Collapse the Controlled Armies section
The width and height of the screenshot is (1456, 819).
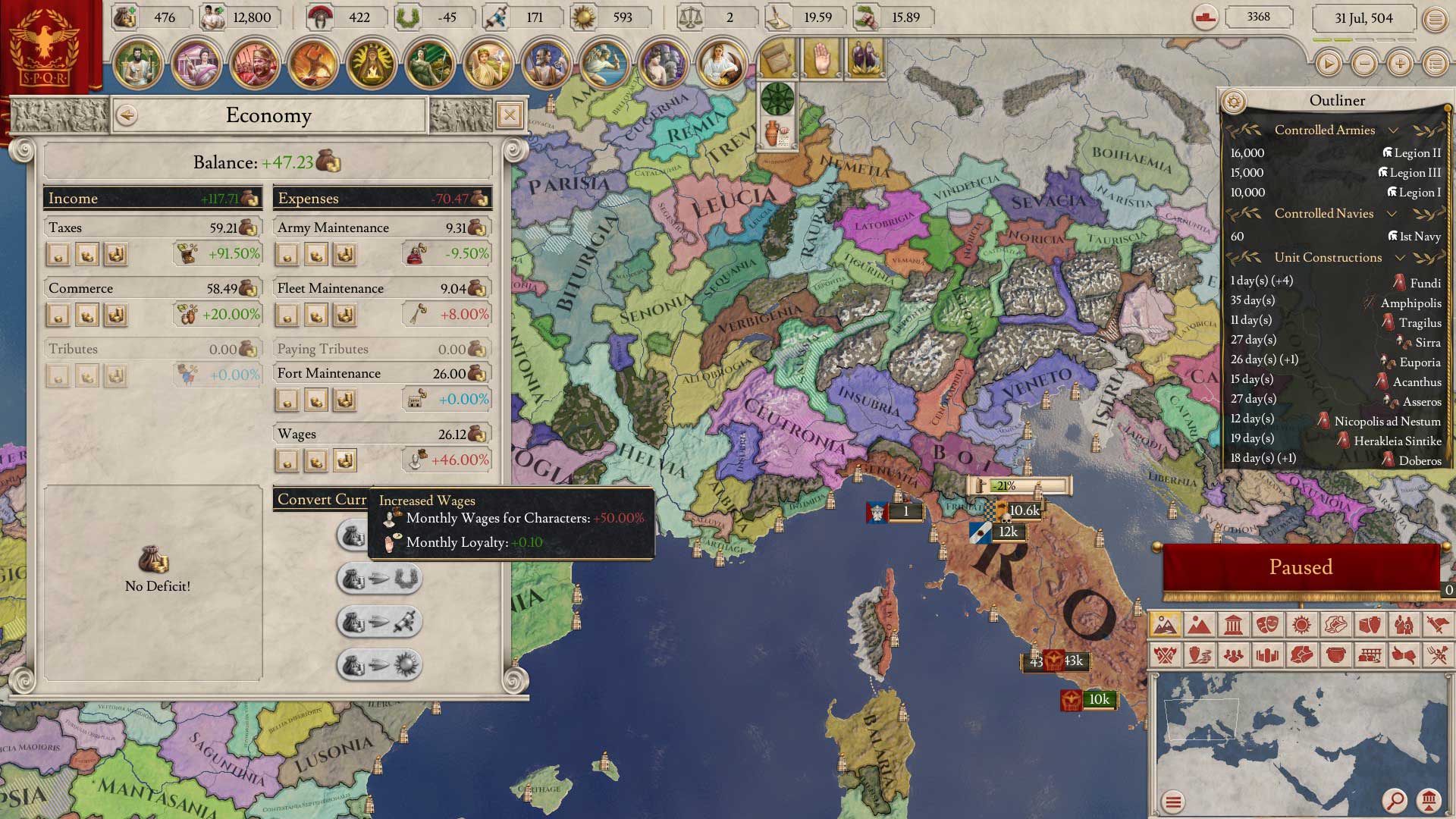(x=1393, y=130)
